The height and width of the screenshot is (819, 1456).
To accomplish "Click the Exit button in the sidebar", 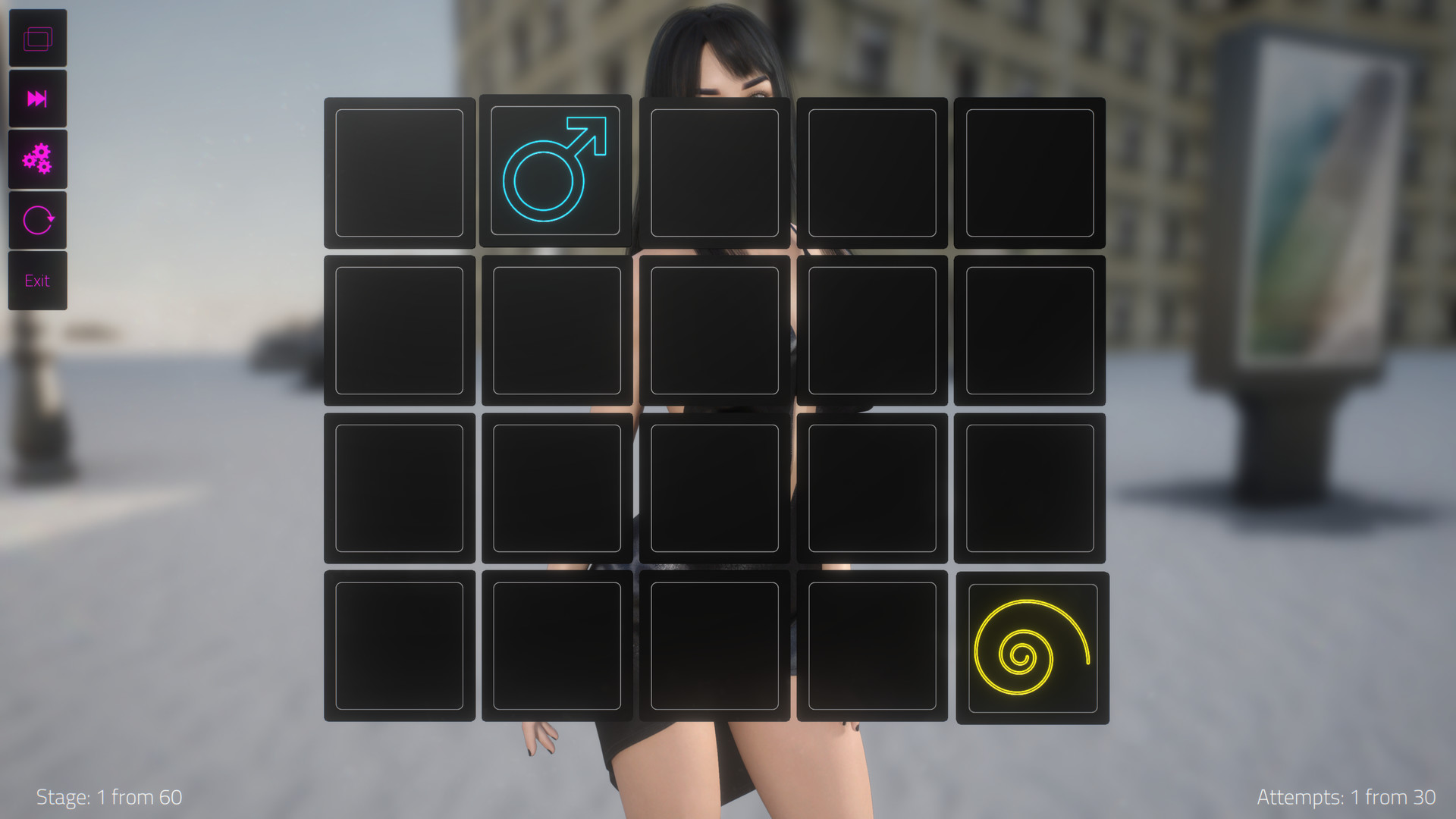I will 38,281.
